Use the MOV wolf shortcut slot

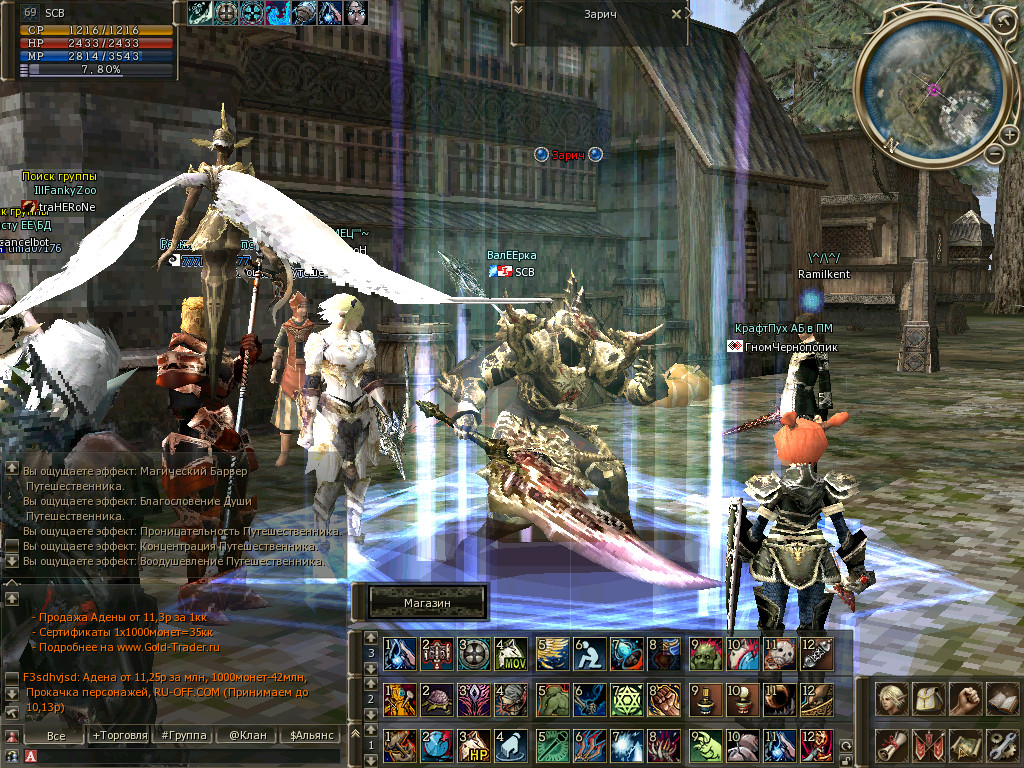coord(511,653)
